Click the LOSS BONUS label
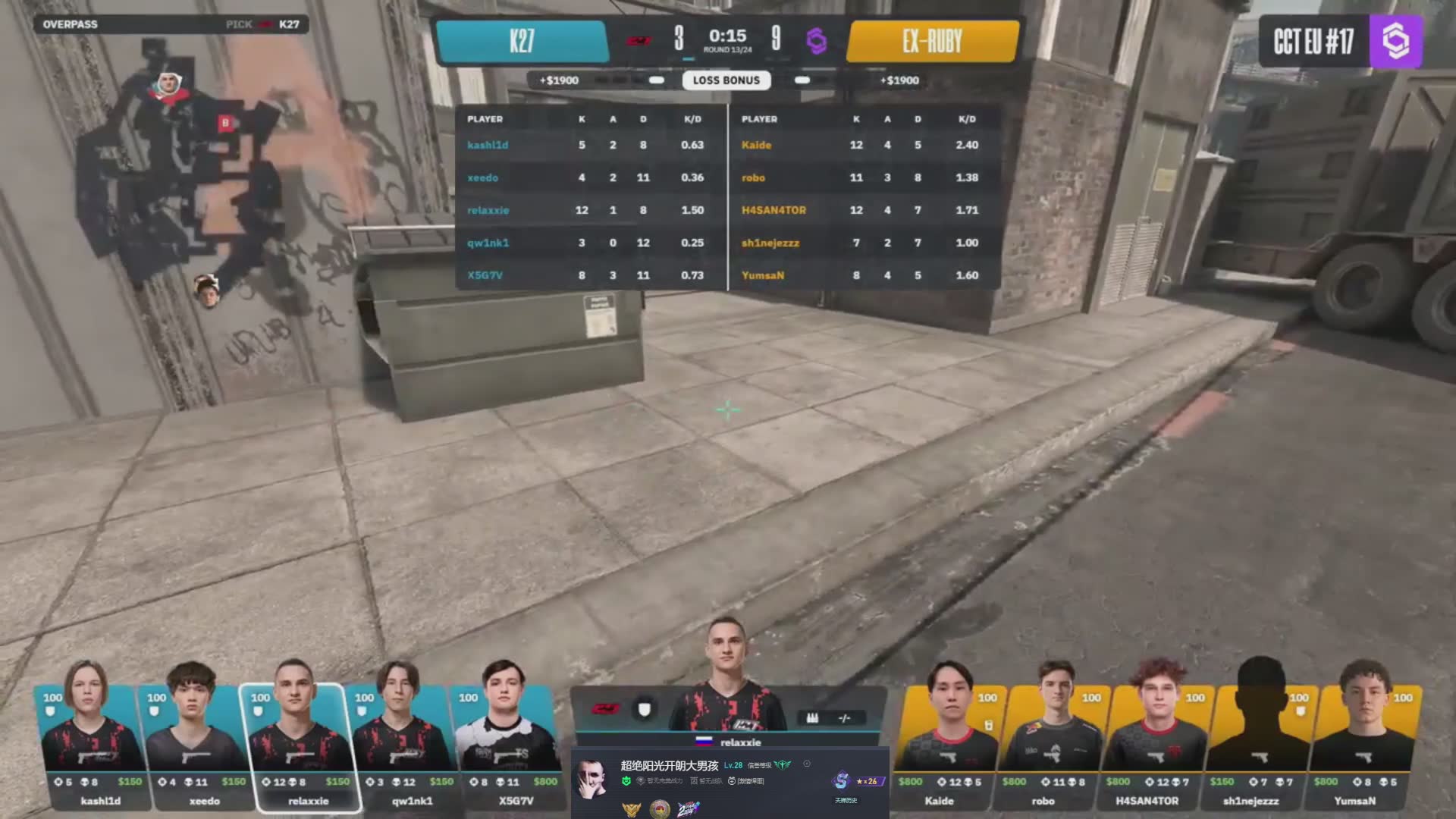Screen dimensions: 1456x819 726,80
